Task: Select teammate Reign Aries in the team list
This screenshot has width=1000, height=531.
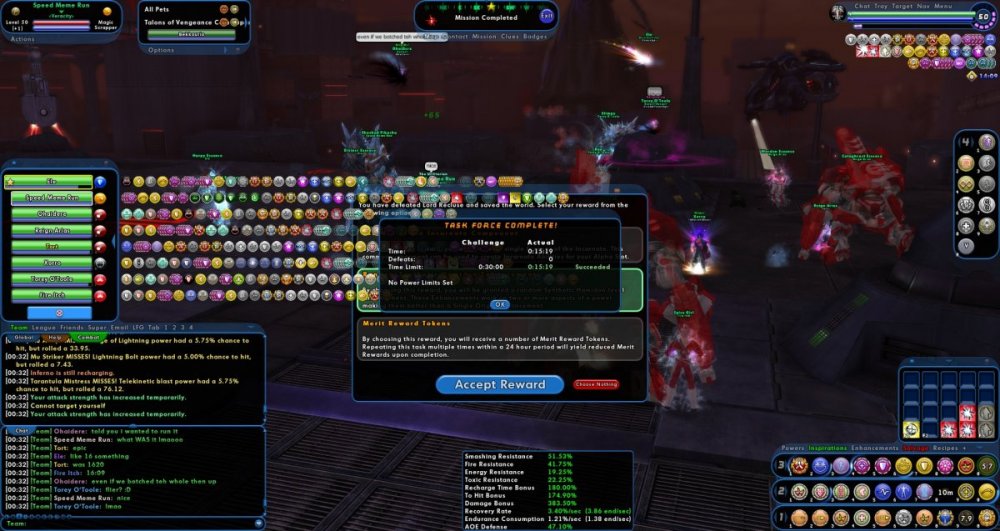Action: click(x=52, y=230)
